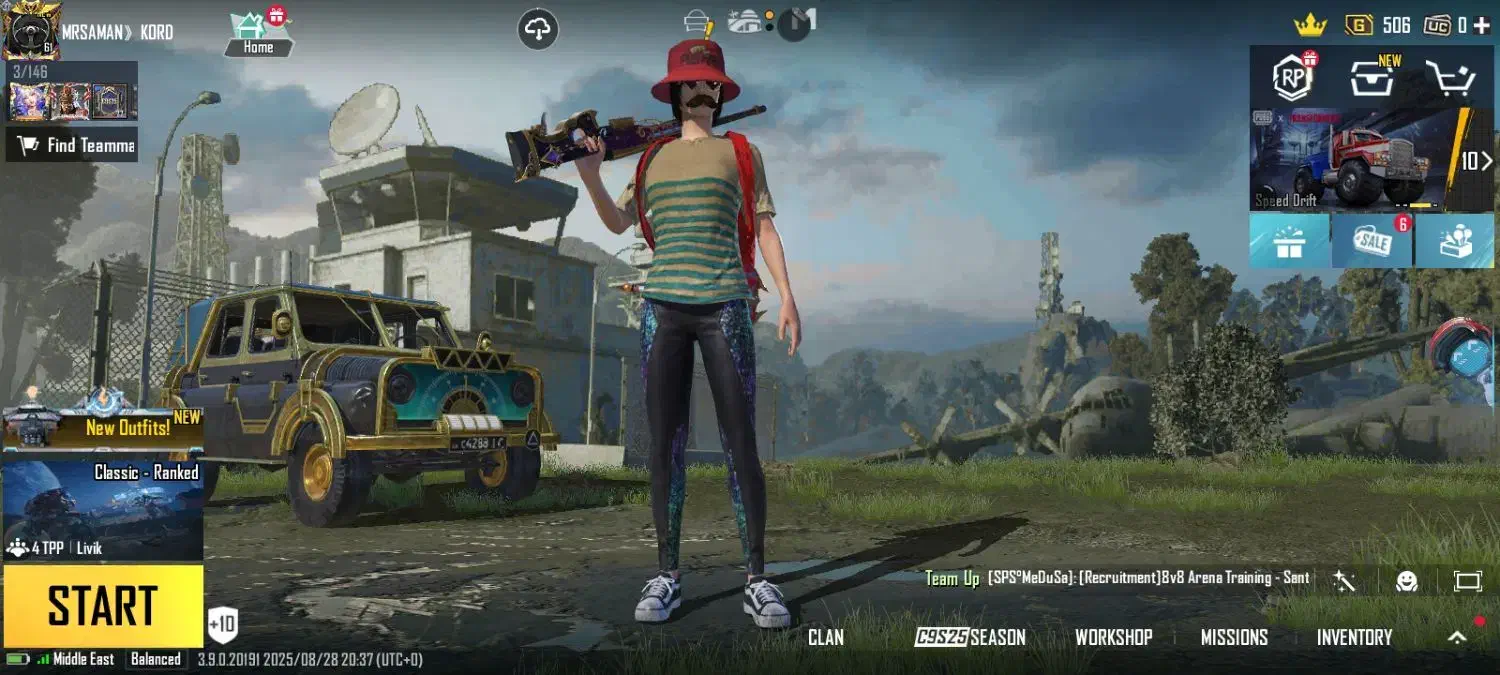Screen dimensions: 1500x675
Task: Open the MISSIONS menu
Action: (1234, 637)
